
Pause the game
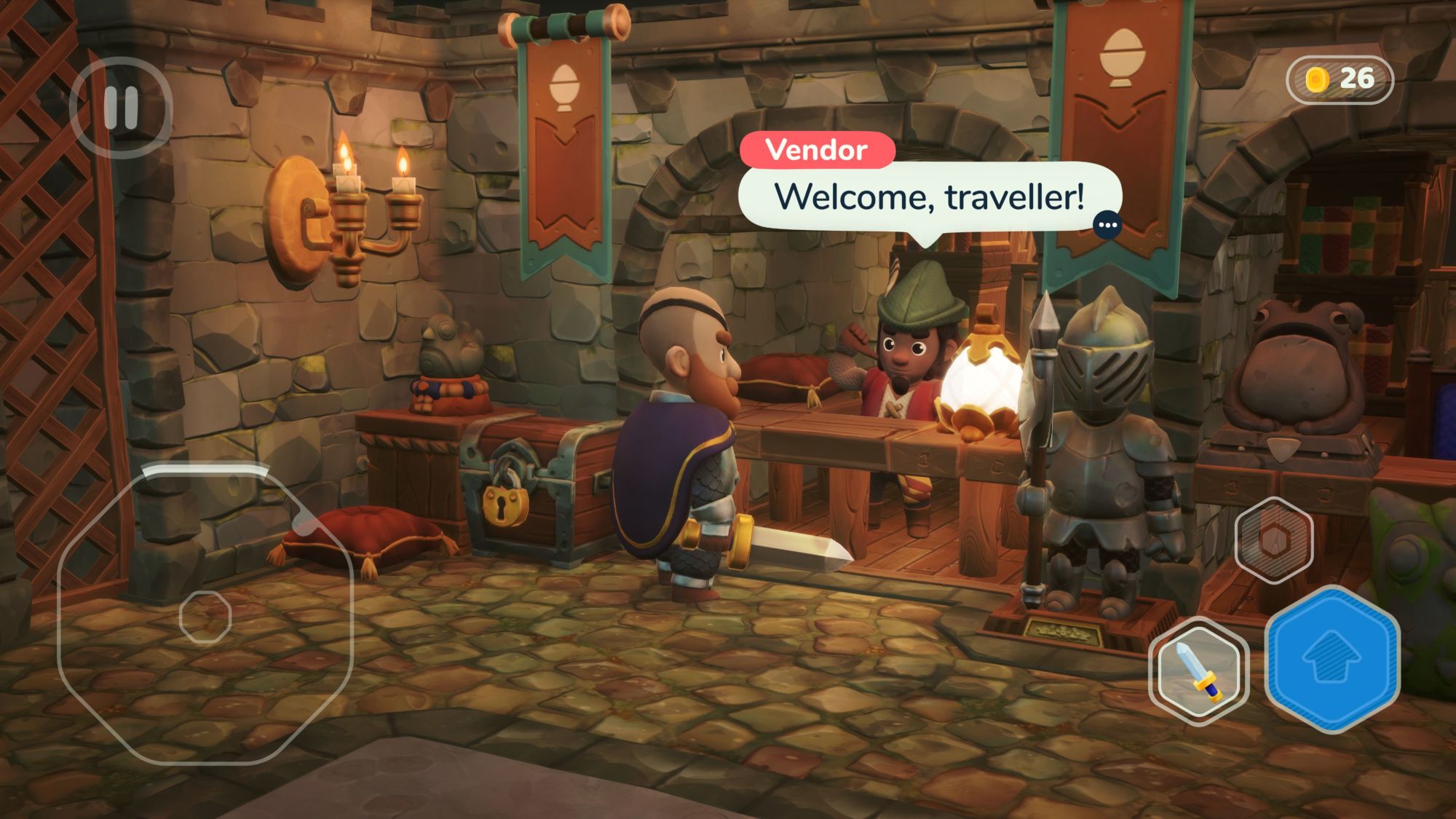pyautogui.click(x=121, y=108)
